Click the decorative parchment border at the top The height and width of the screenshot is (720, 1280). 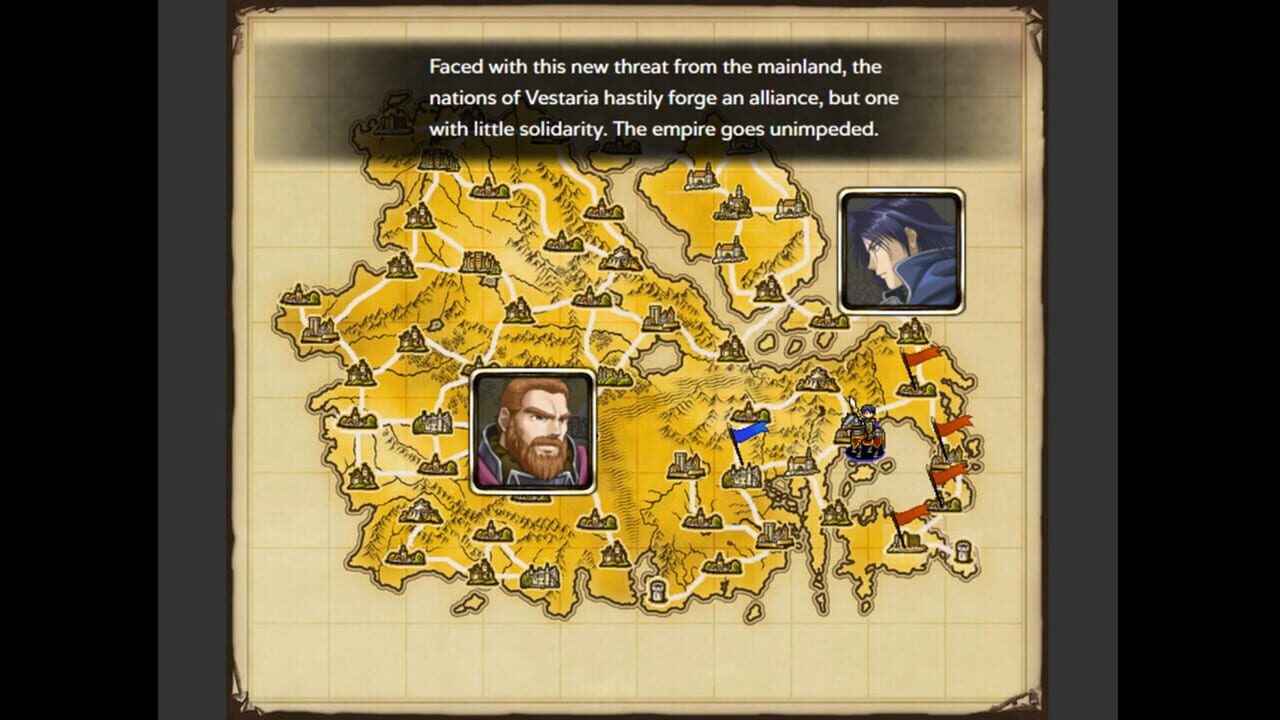point(640,12)
